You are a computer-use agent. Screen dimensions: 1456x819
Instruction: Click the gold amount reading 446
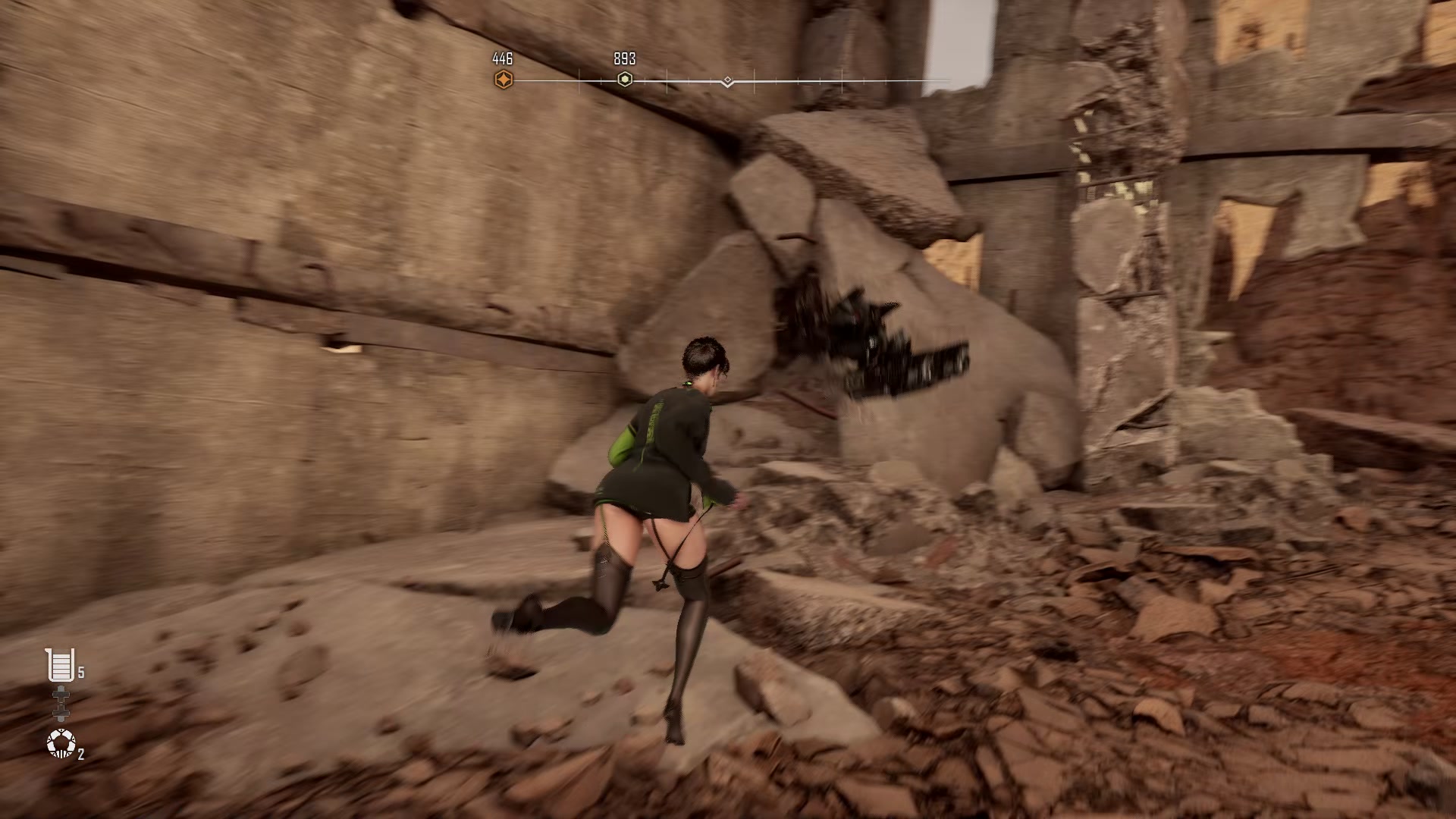(503, 56)
